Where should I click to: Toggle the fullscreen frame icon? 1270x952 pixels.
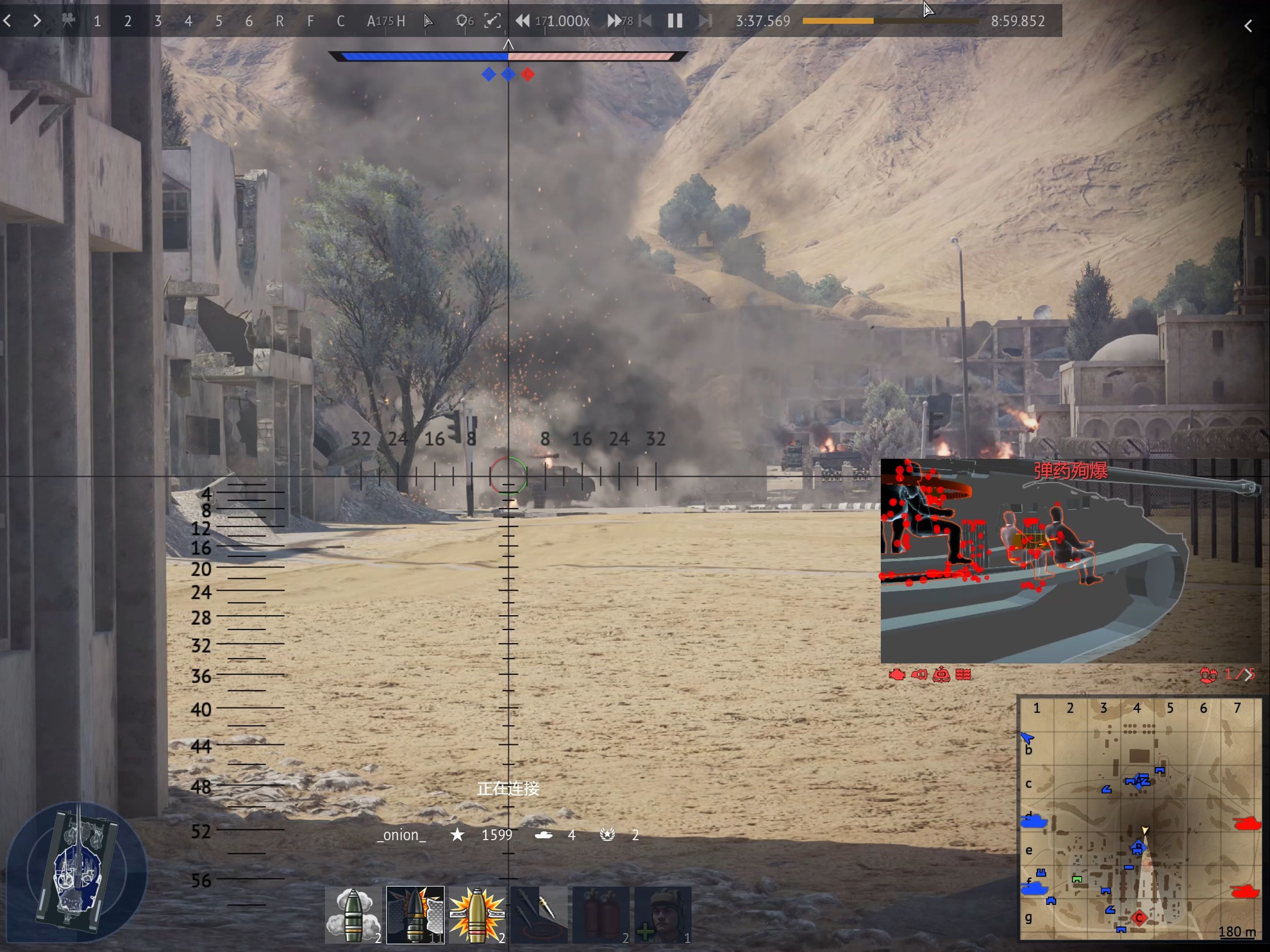492,21
